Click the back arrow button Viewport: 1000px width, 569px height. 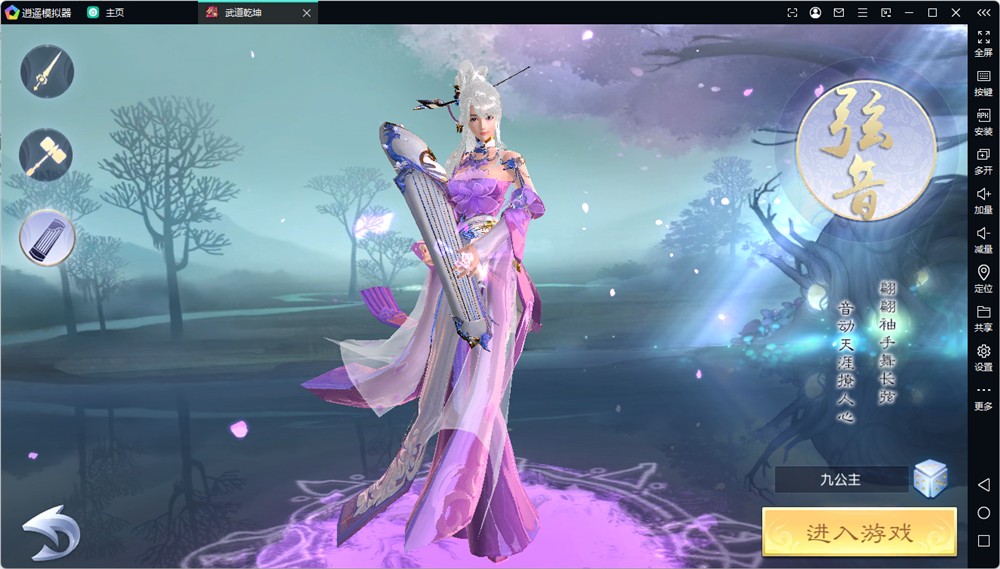[x=51, y=532]
